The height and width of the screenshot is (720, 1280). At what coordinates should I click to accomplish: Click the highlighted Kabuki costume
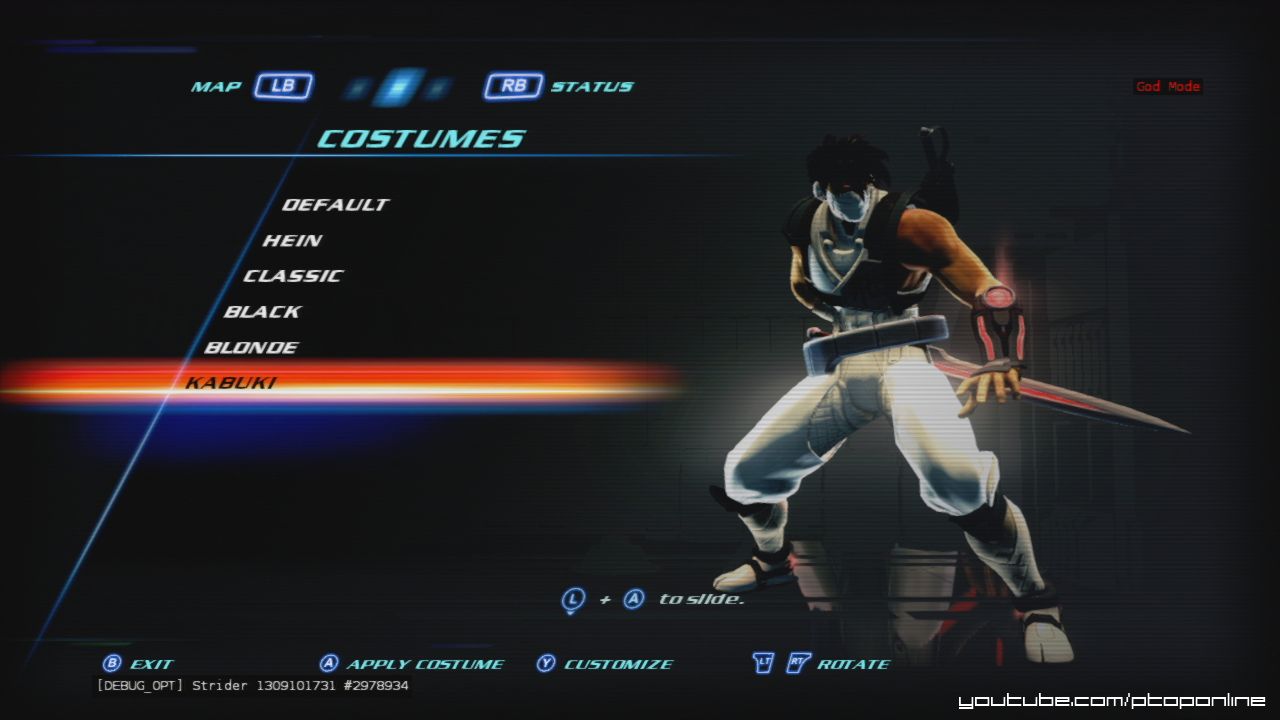tap(231, 383)
